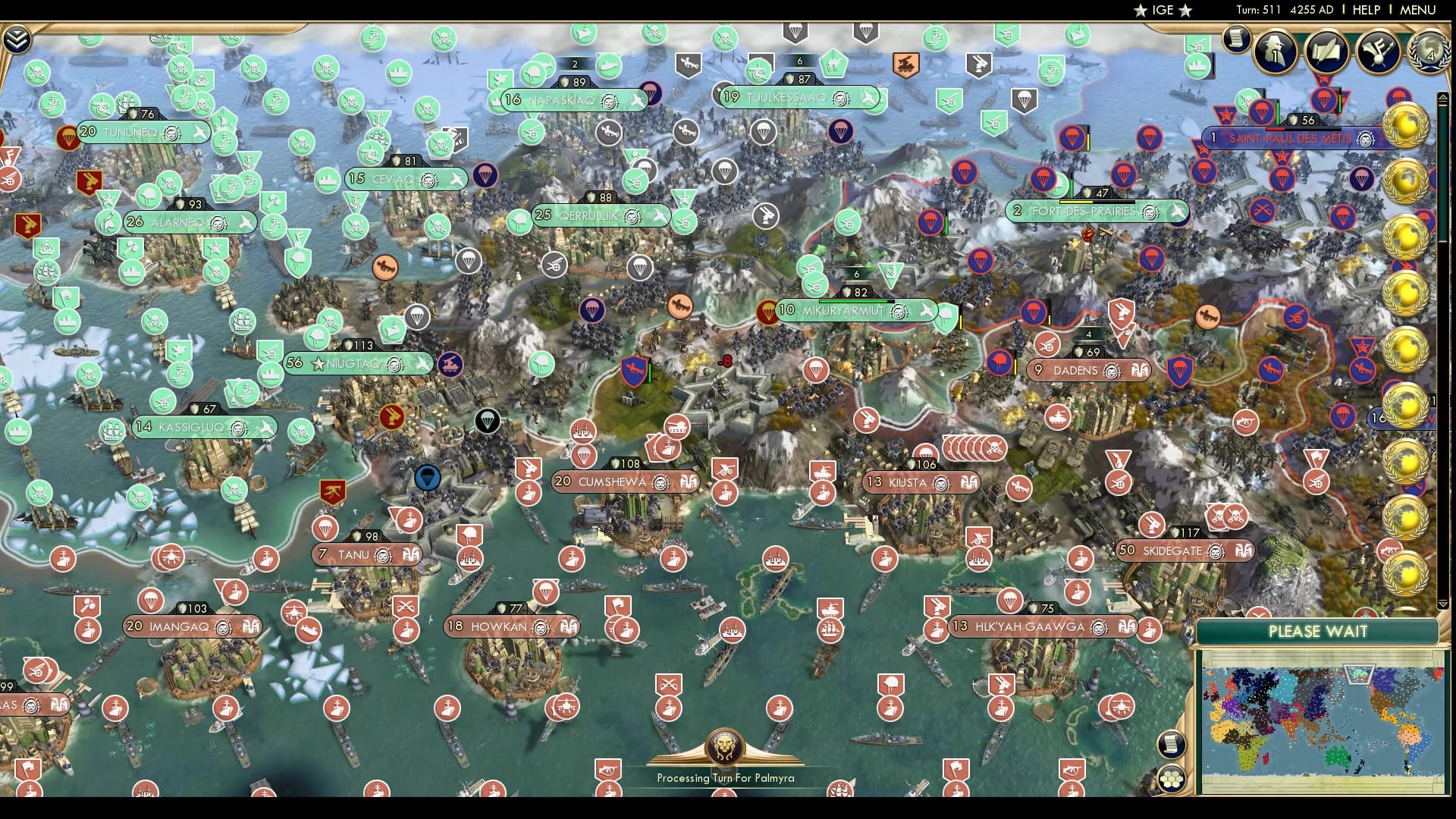Screen dimensions: 1456x819
Task: Select a blue paratrooper unit flag near Fort-des-Prairies
Action: tap(965, 173)
